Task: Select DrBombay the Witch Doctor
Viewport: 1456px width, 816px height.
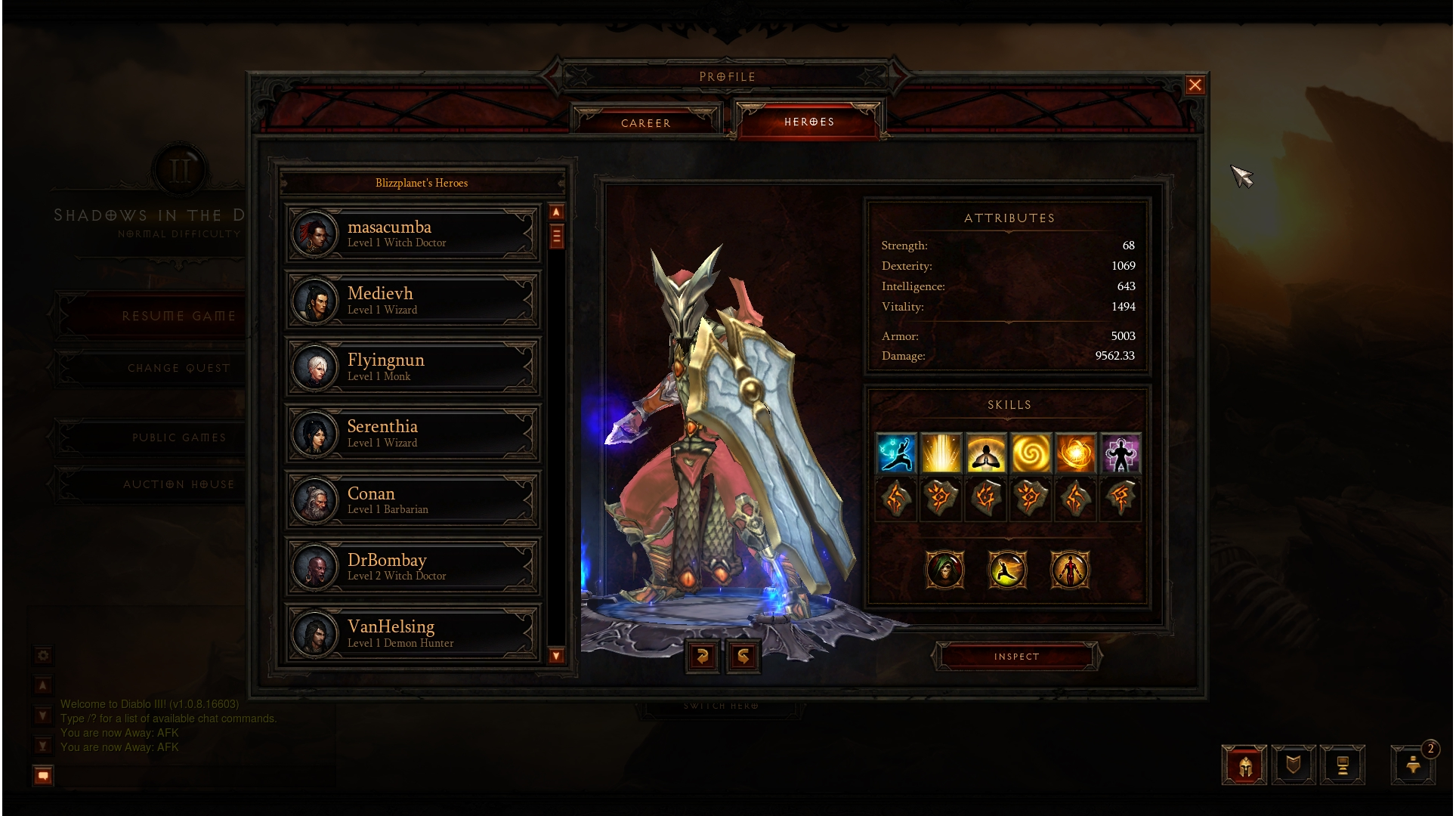Action: pyautogui.click(x=413, y=566)
